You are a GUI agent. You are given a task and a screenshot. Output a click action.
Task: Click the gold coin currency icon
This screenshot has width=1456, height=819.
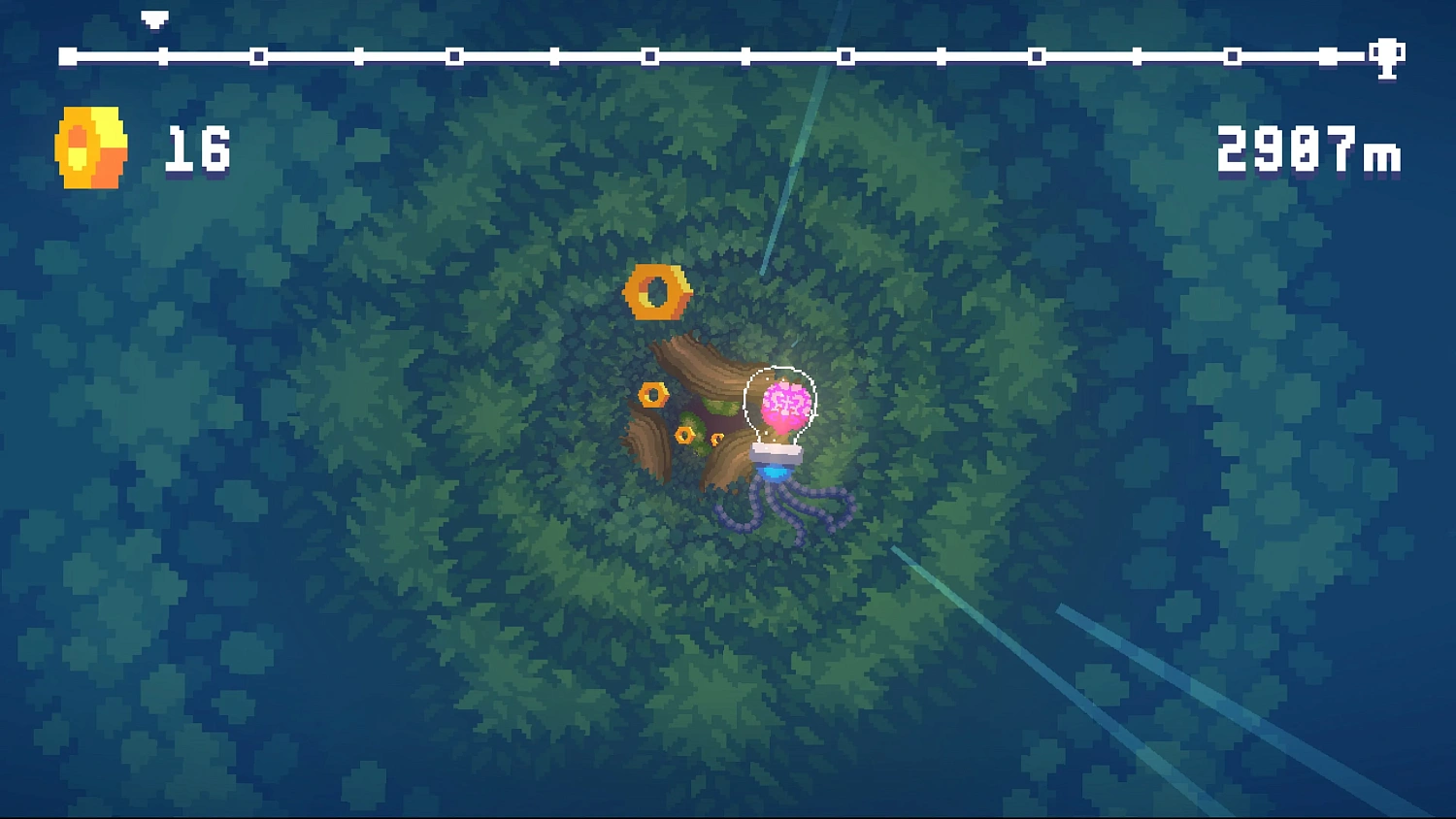pyautogui.click(x=90, y=148)
